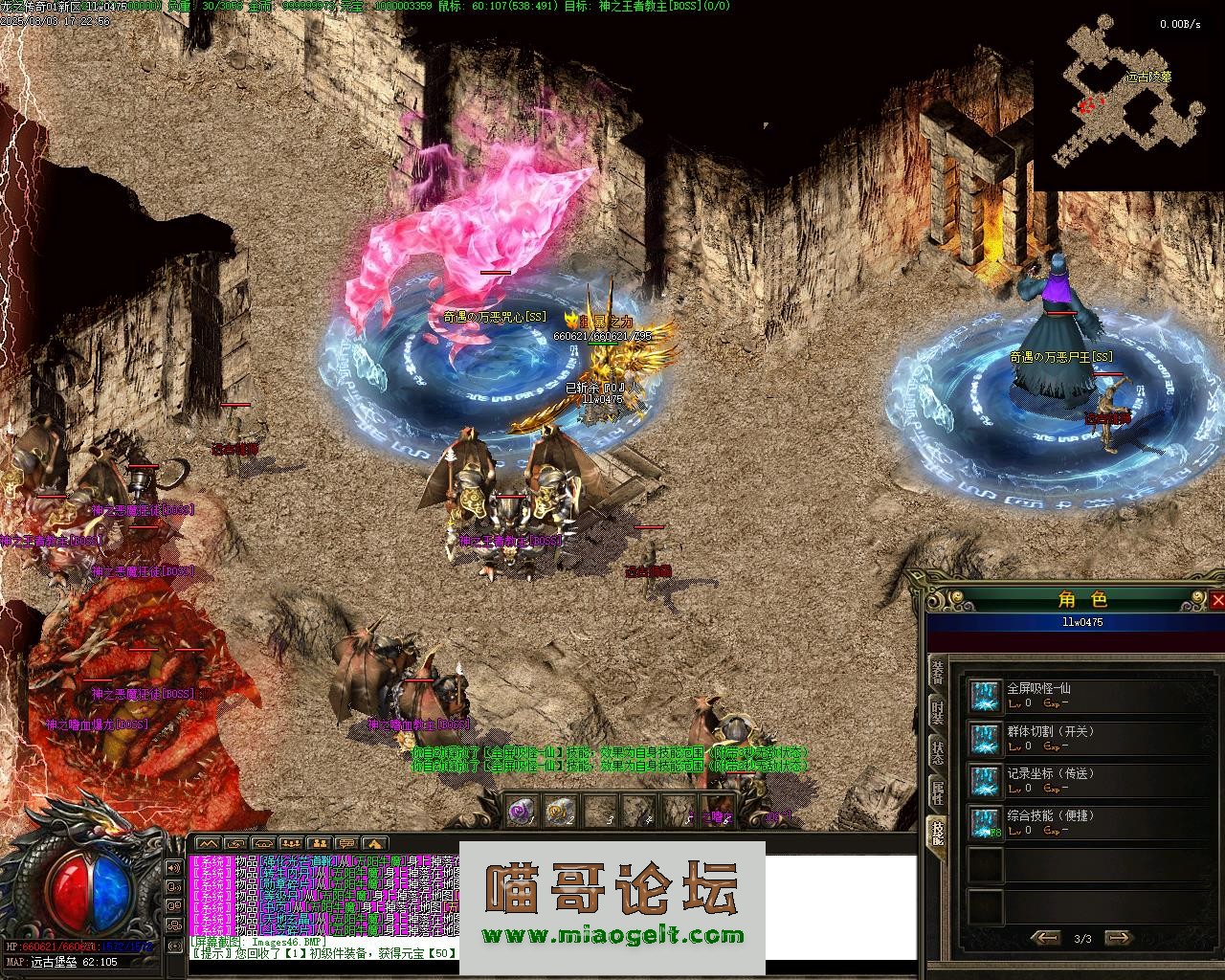
Task: Use the golden swirl stone in hotbar slot 2
Action: click(559, 813)
